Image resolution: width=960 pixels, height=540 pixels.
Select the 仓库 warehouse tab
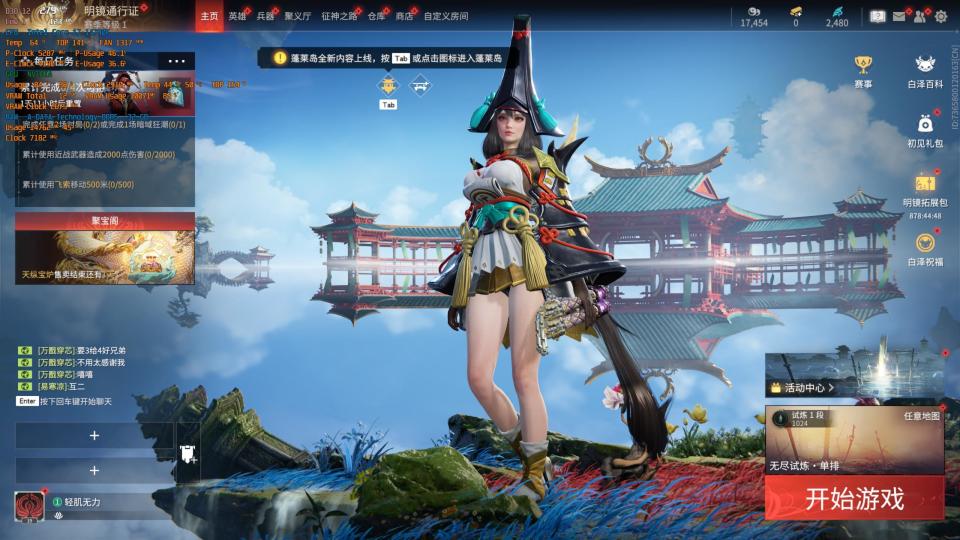376,16
